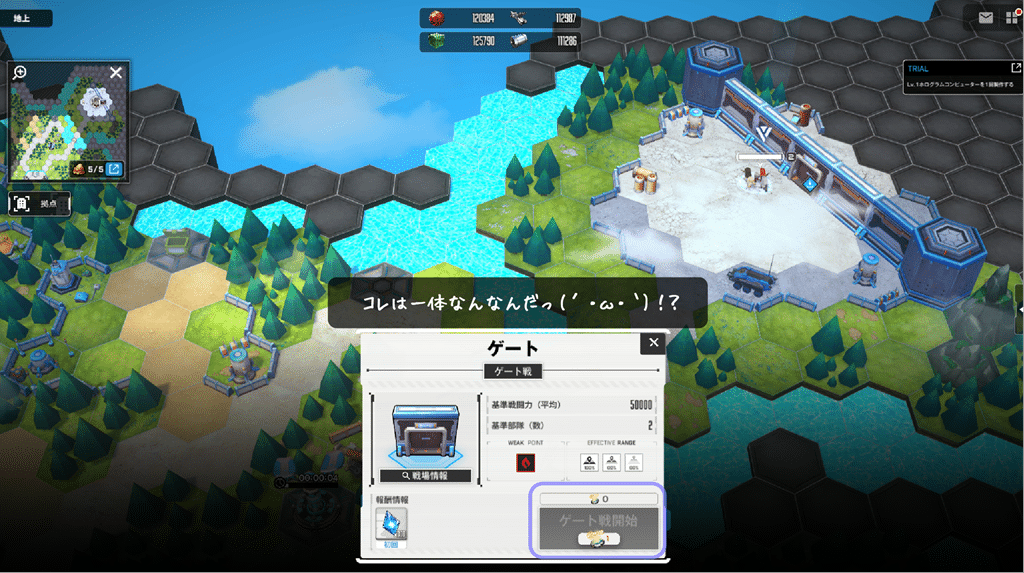Select the crystal reward item icon

point(389,525)
